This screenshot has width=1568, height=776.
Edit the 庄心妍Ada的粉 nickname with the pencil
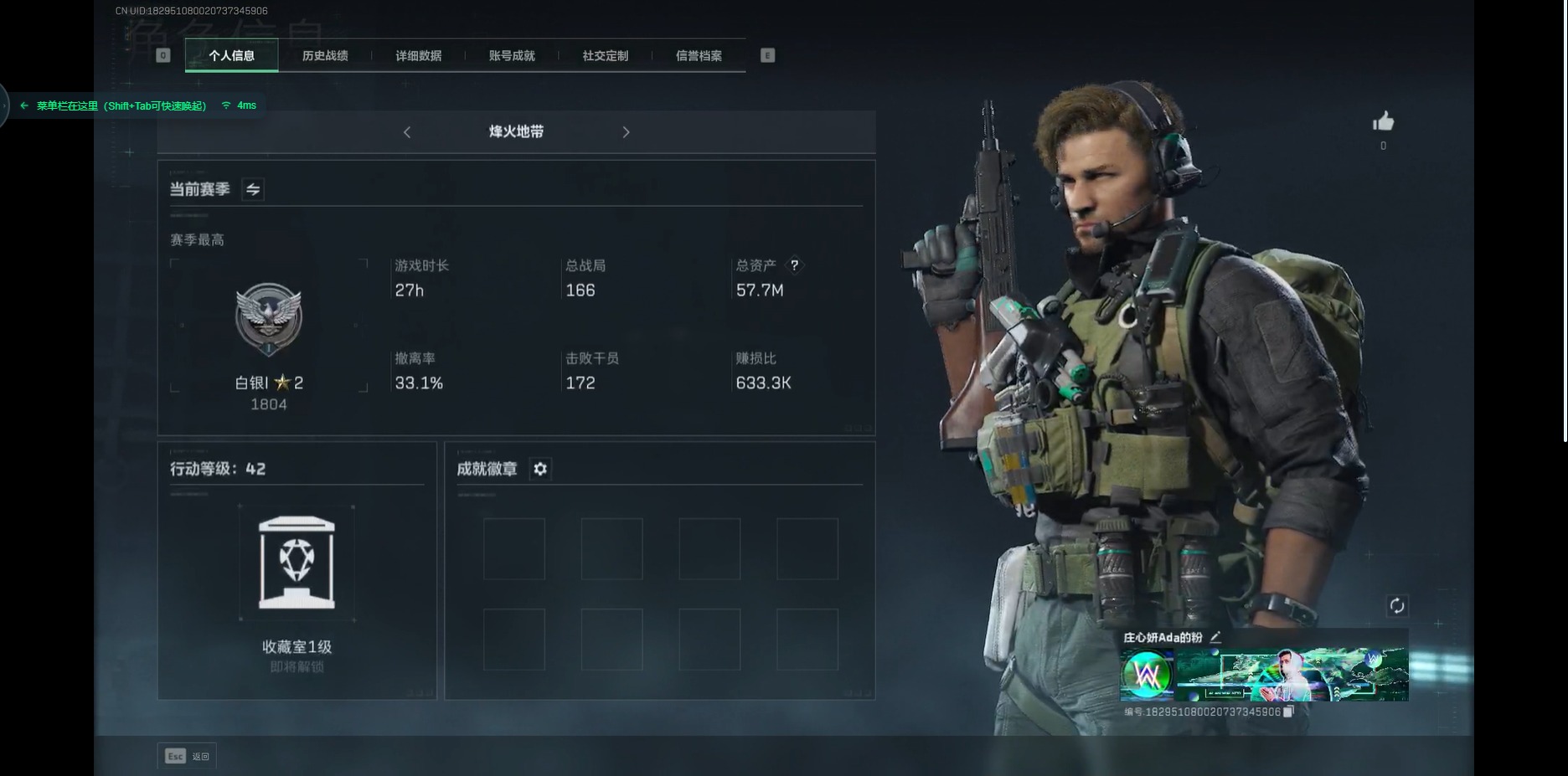1215,638
